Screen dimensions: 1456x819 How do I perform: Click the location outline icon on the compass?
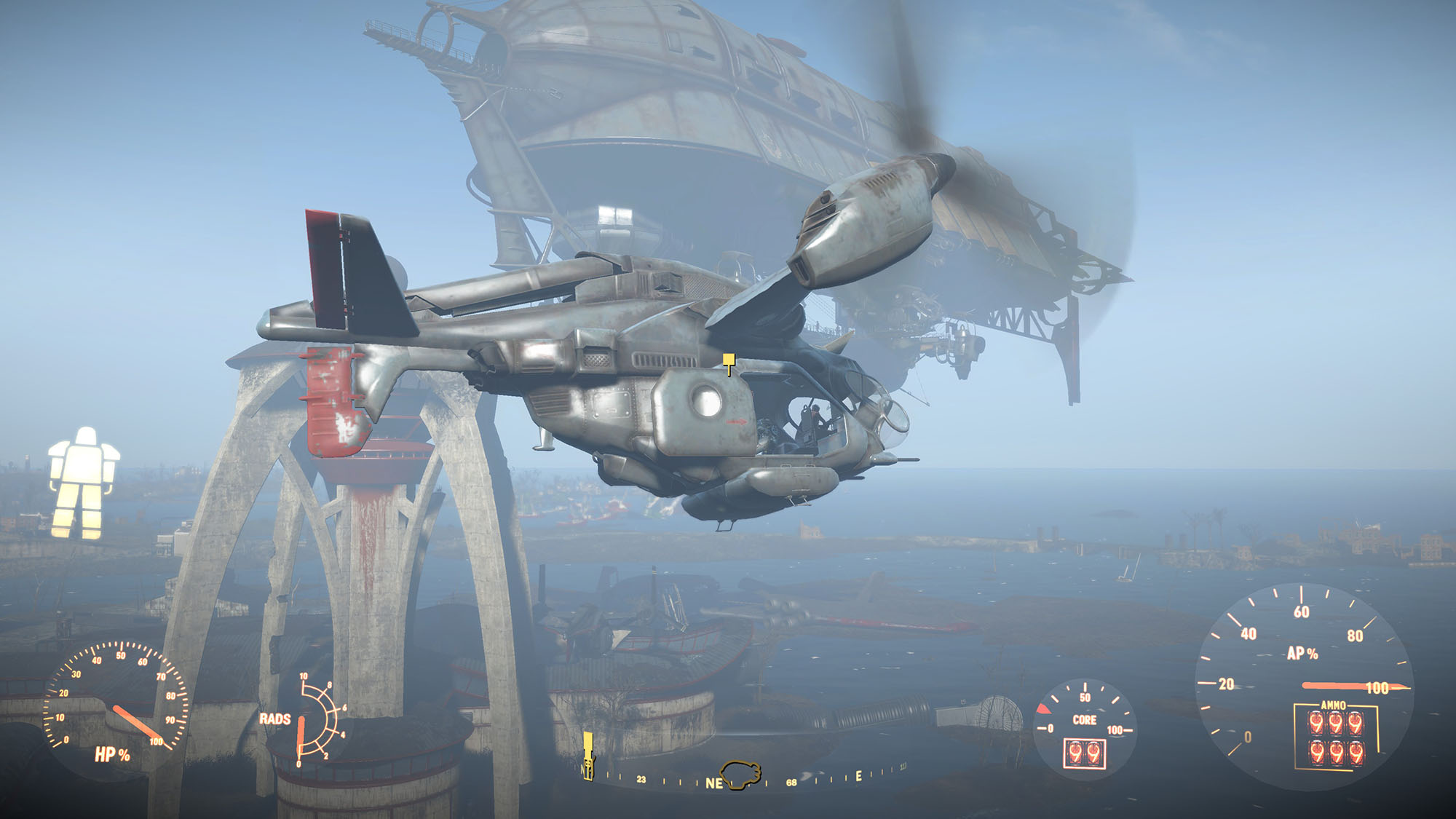pyautogui.click(x=740, y=773)
